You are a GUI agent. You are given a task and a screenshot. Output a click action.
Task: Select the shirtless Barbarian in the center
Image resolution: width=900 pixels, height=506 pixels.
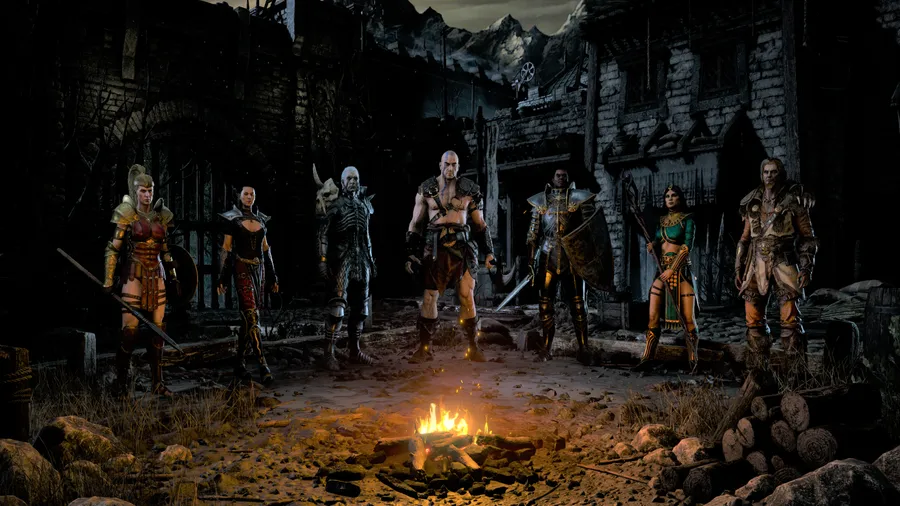coord(449,250)
